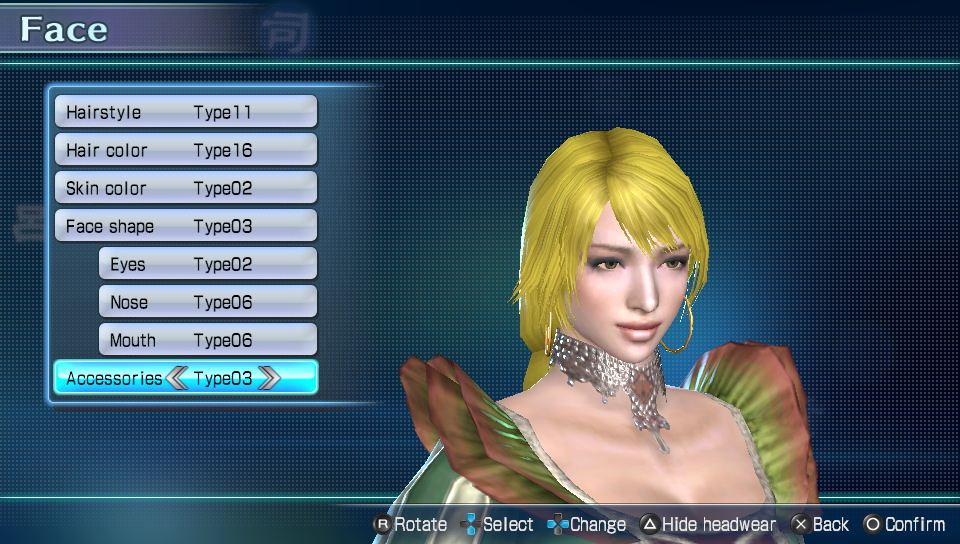Open the Skin color entry

pos(185,188)
